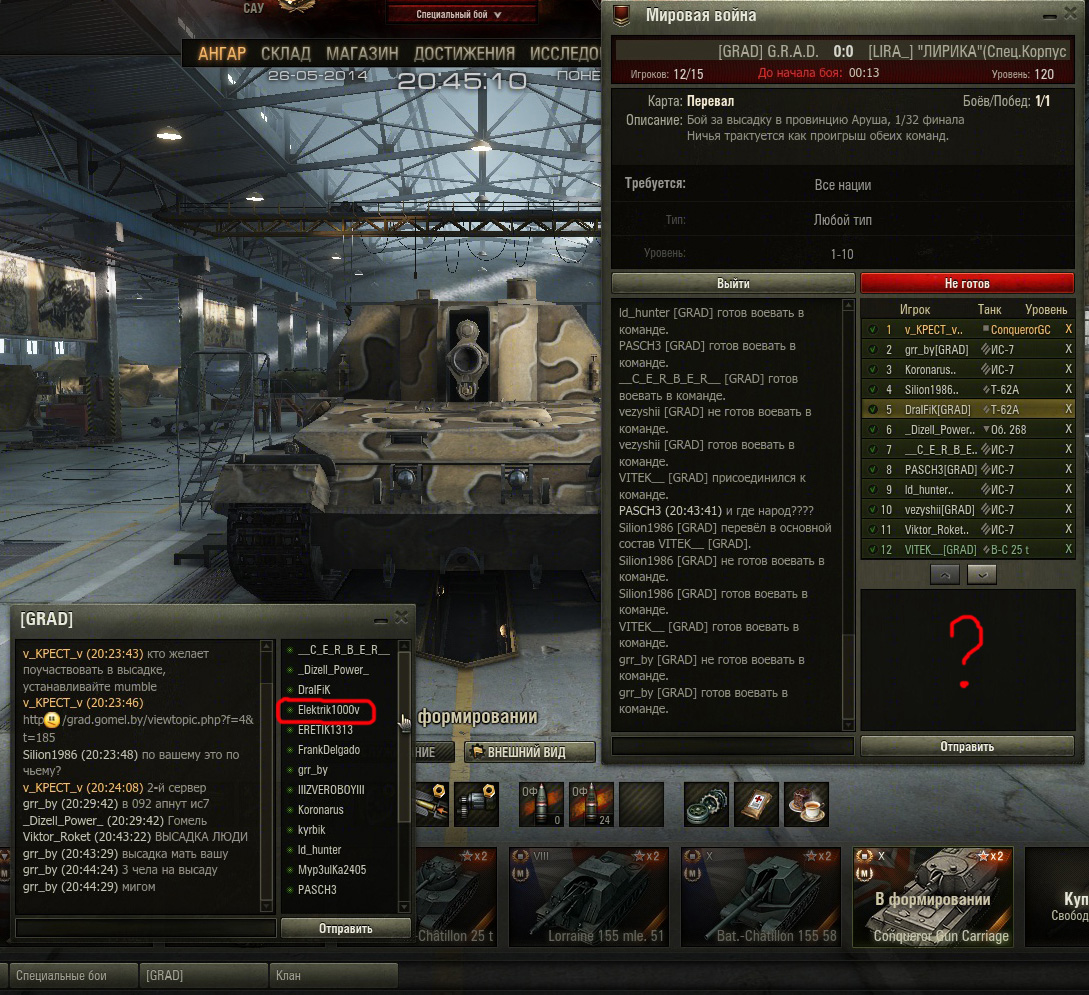1089x995 pixels.
Task: Open the МАГАЗИН section
Action: point(362,53)
